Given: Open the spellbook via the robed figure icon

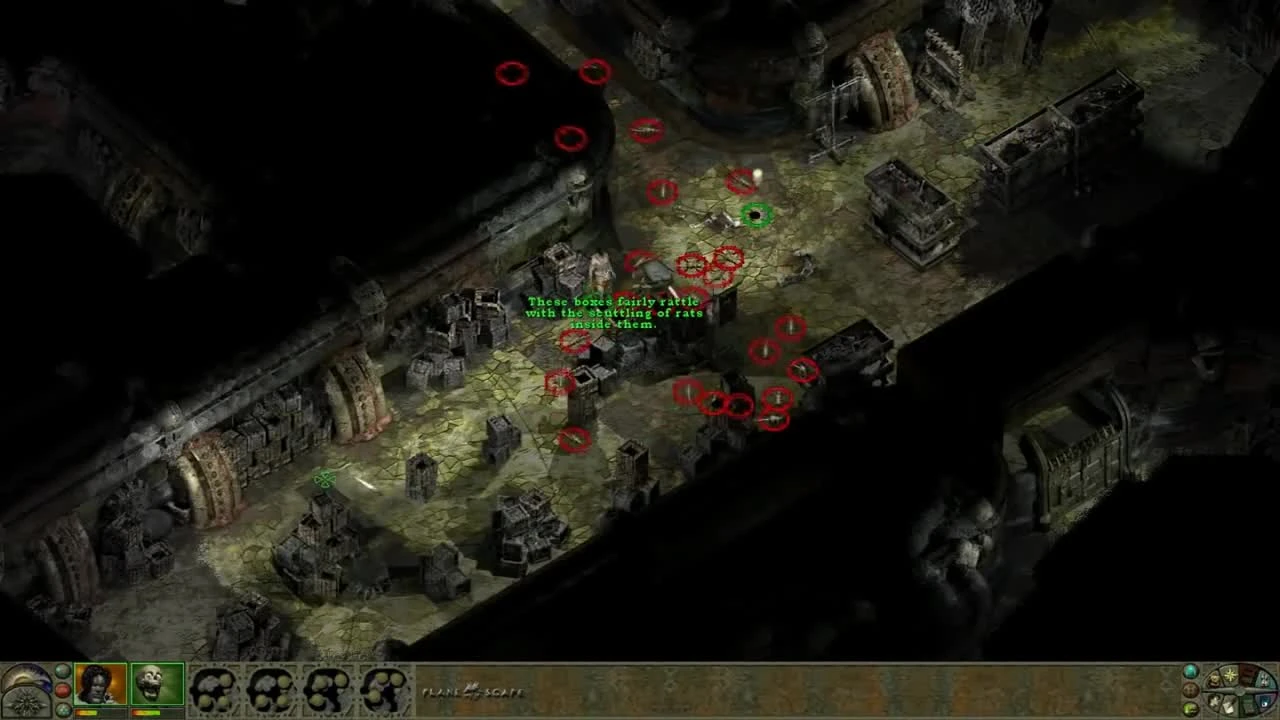Looking at the screenshot, I should tap(1213, 679).
